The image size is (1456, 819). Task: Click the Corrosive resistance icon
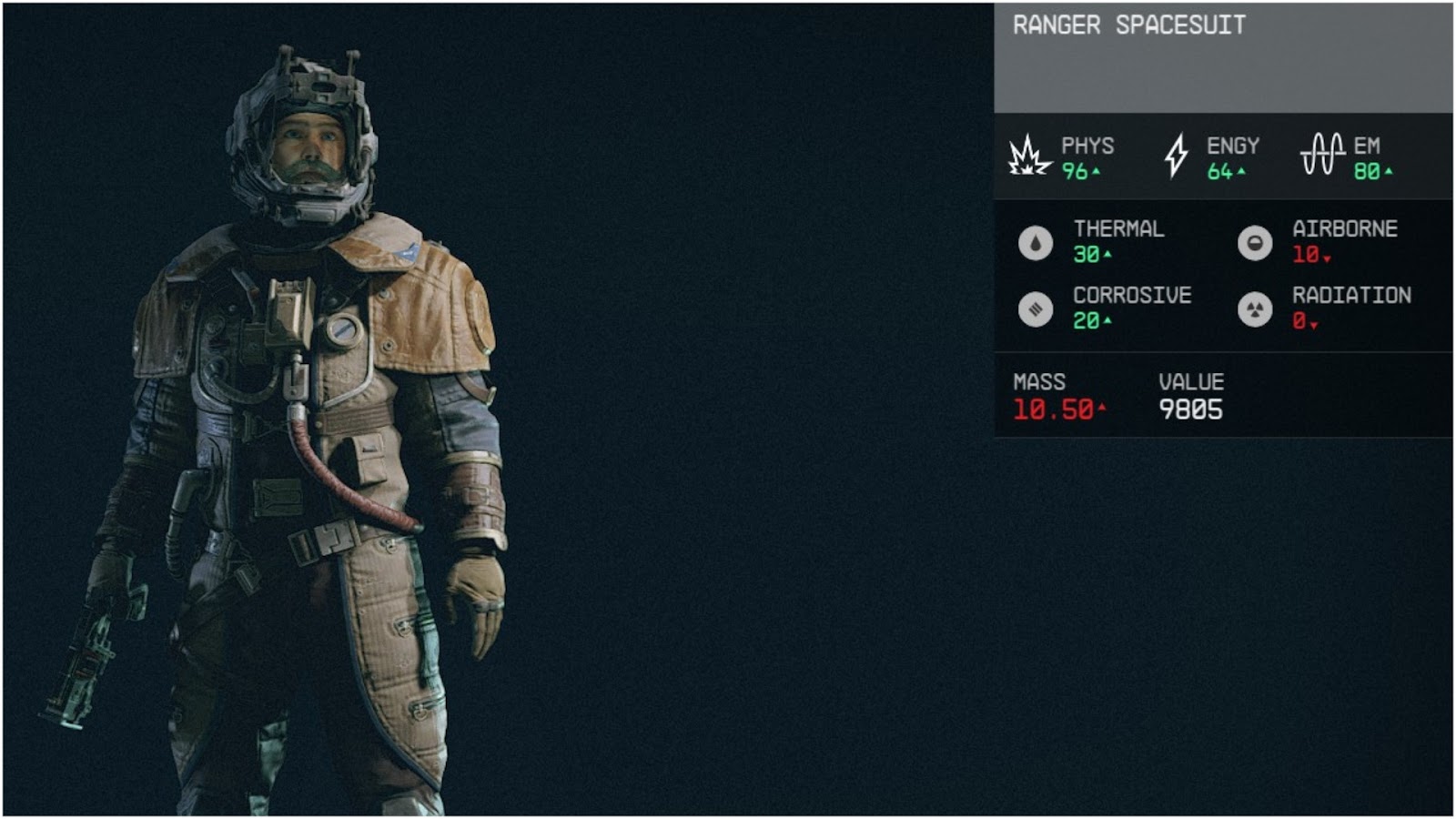tap(1035, 309)
